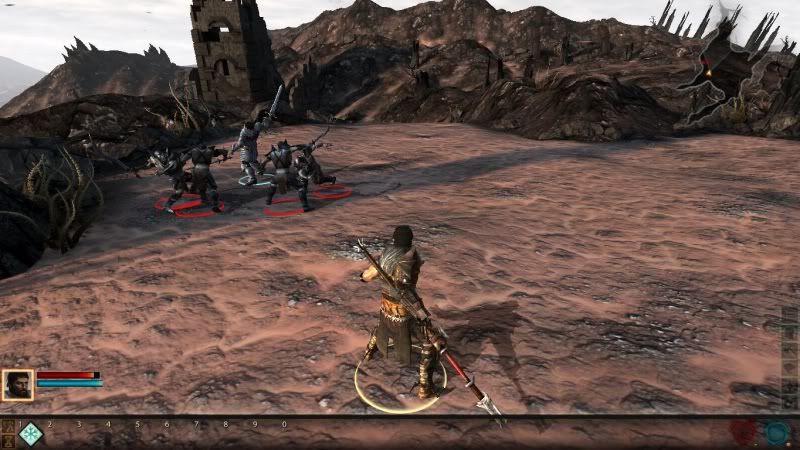Select the bearded hero portrait
The height and width of the screenshot is (450, 800).
click(17, 385)
